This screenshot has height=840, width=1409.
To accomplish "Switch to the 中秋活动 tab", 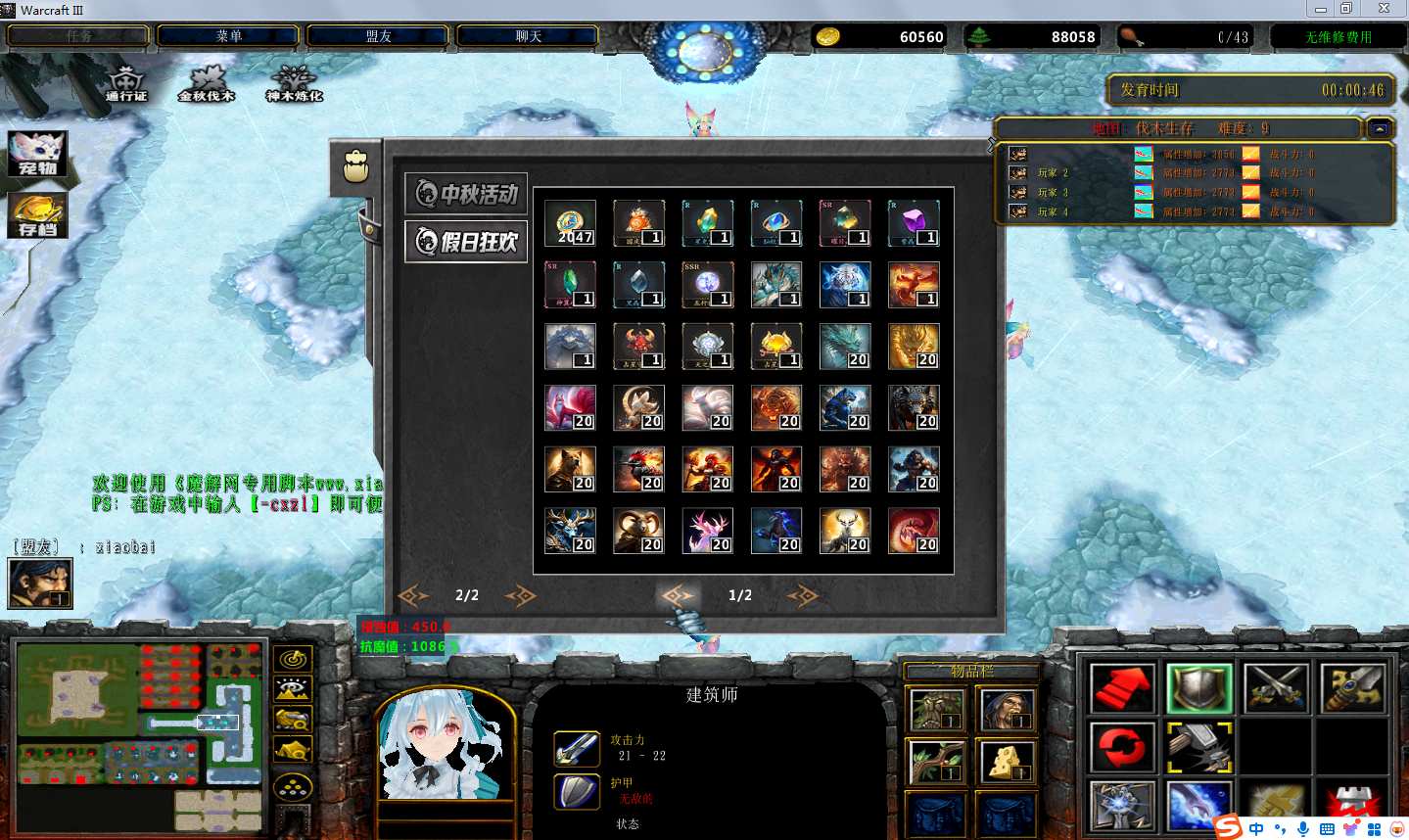I will (x=467, y=194).
